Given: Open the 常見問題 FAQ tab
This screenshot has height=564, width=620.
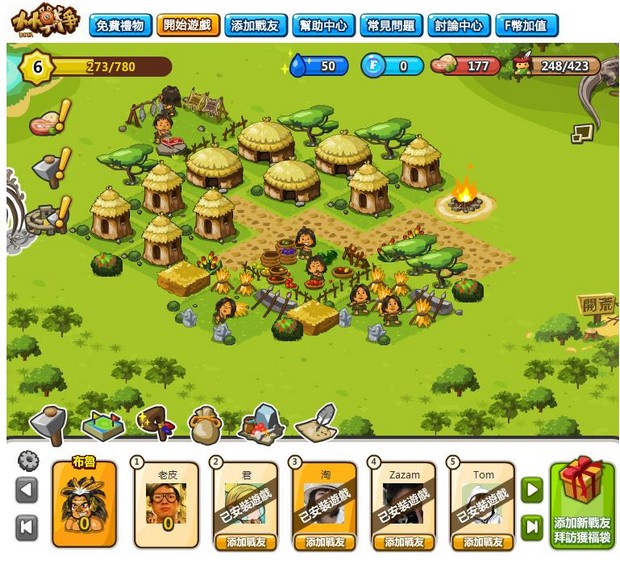Looking at the screenshot, I should pos(390,25).
